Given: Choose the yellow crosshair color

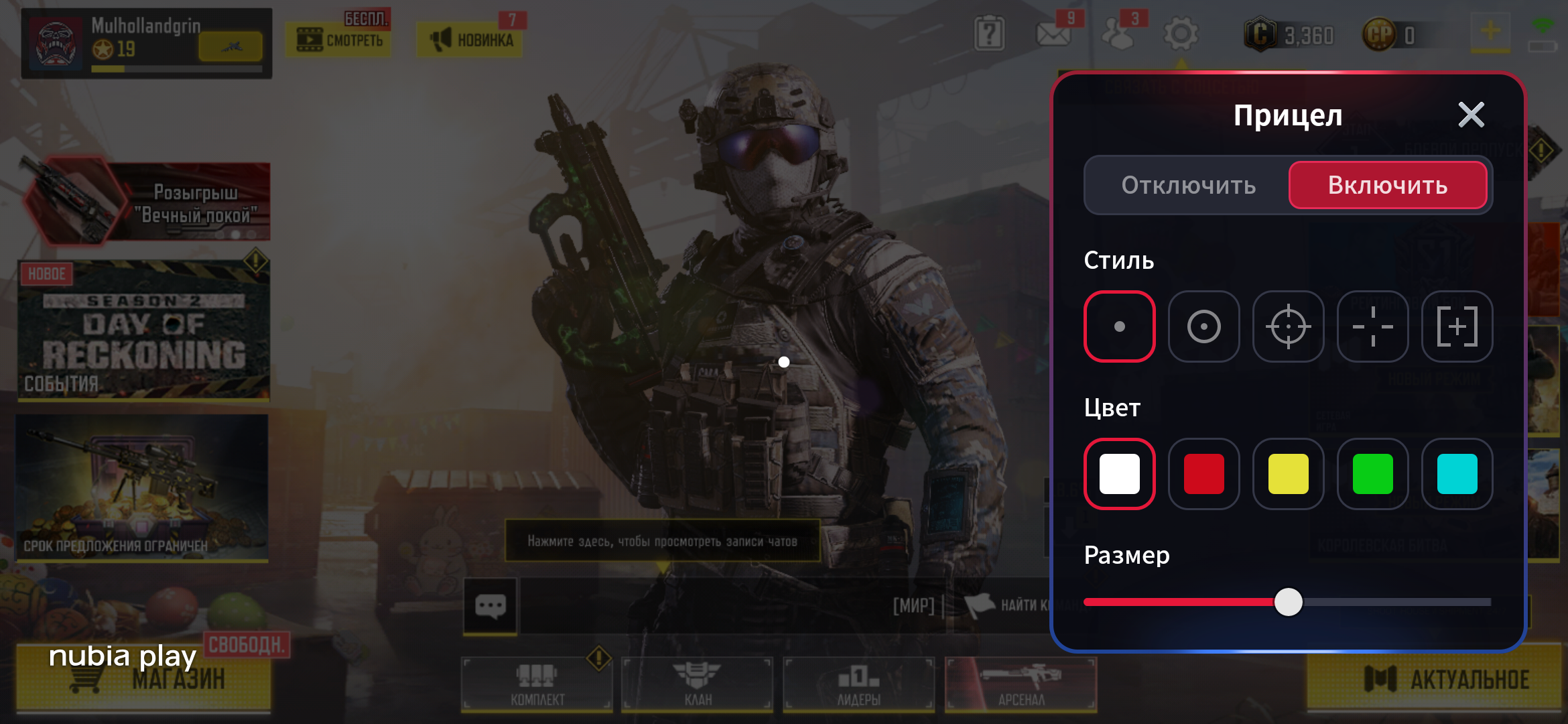Looking at the screenshot, I should 1288,474.
